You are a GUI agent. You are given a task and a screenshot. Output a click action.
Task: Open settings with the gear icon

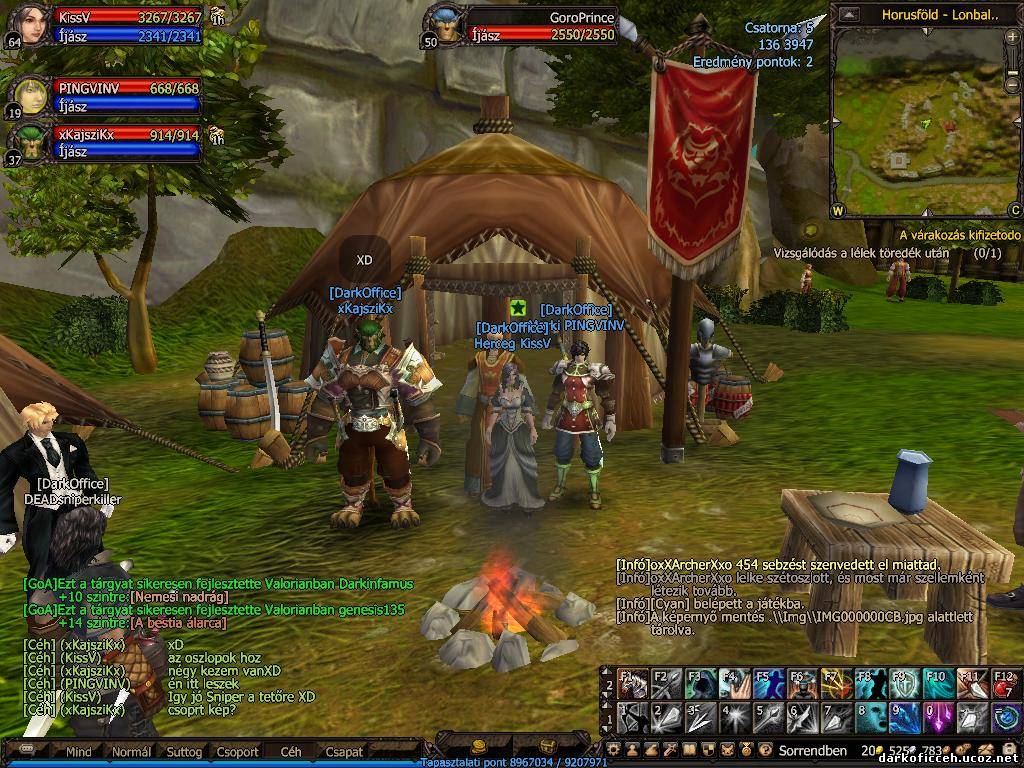pos(614,750)
